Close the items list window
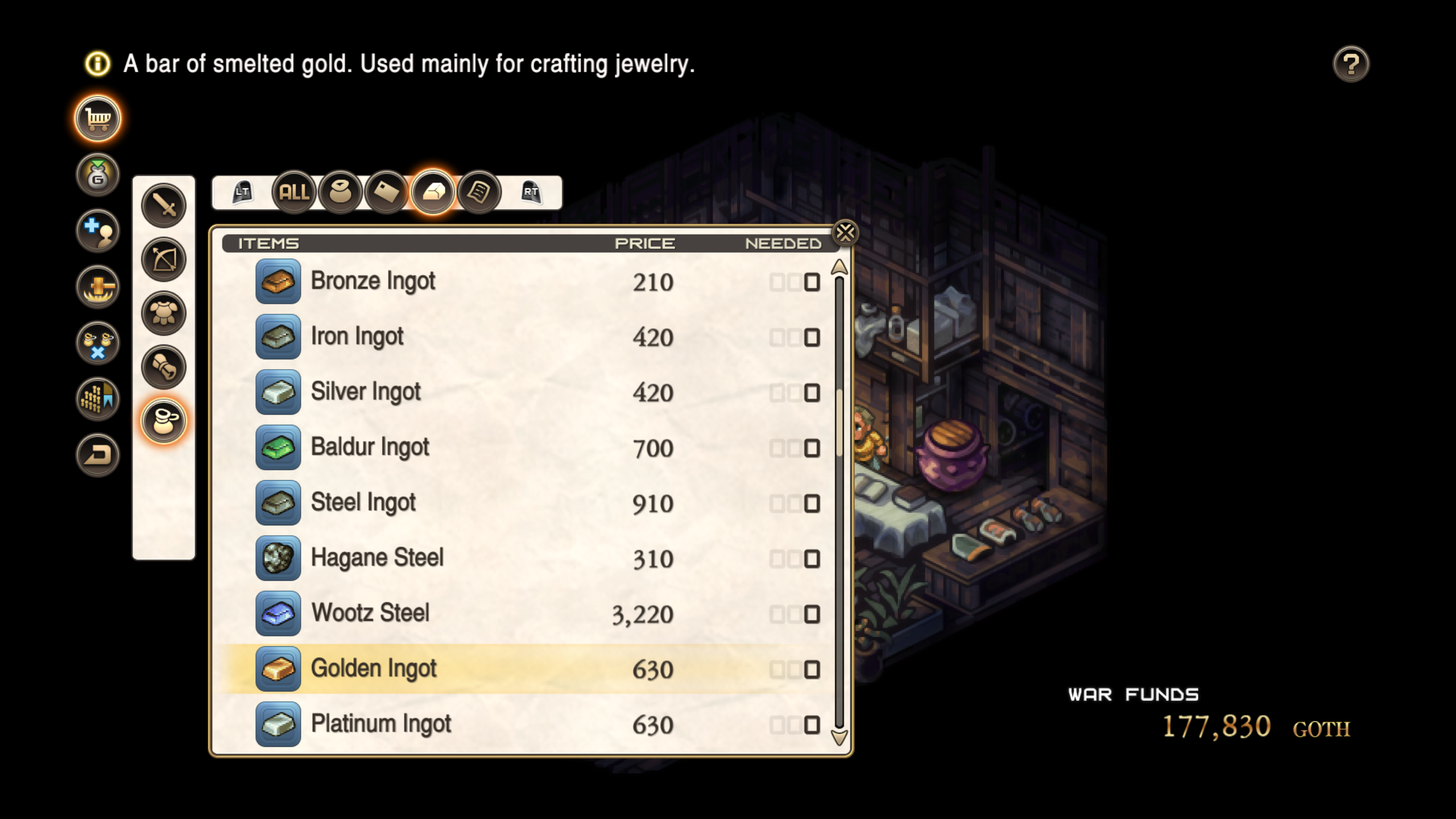 point(844,233)
